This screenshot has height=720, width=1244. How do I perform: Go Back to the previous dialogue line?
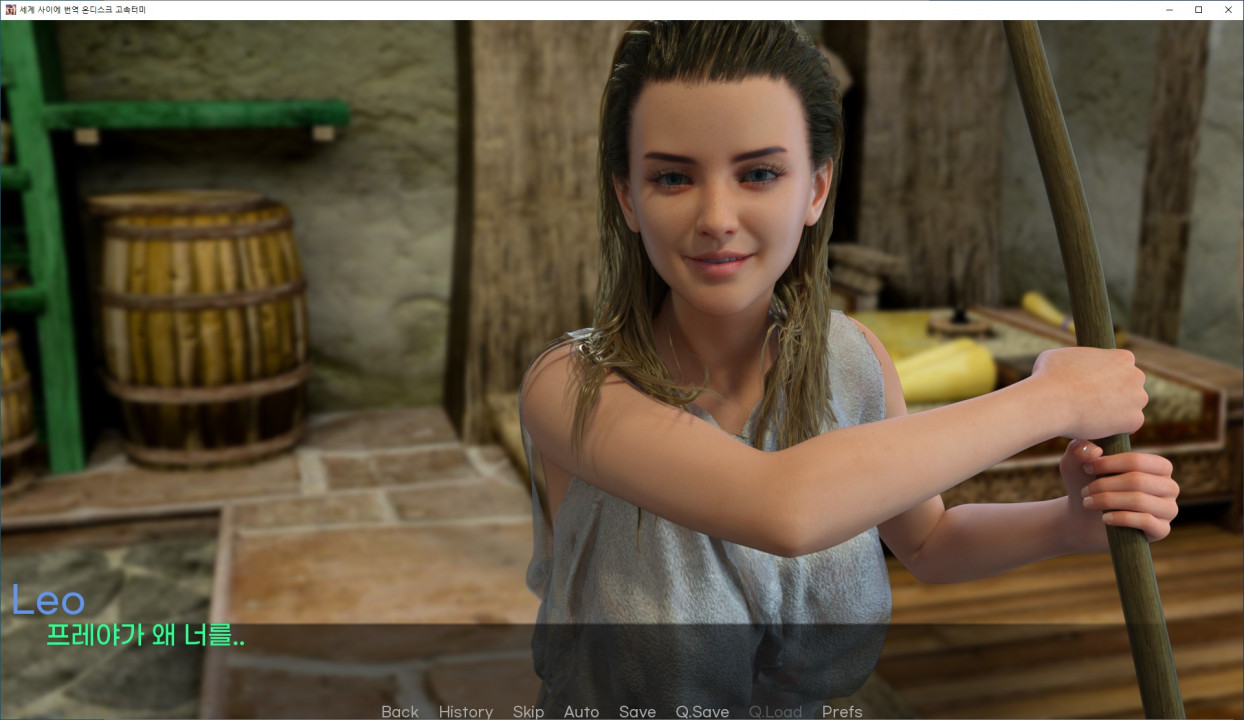400,711
